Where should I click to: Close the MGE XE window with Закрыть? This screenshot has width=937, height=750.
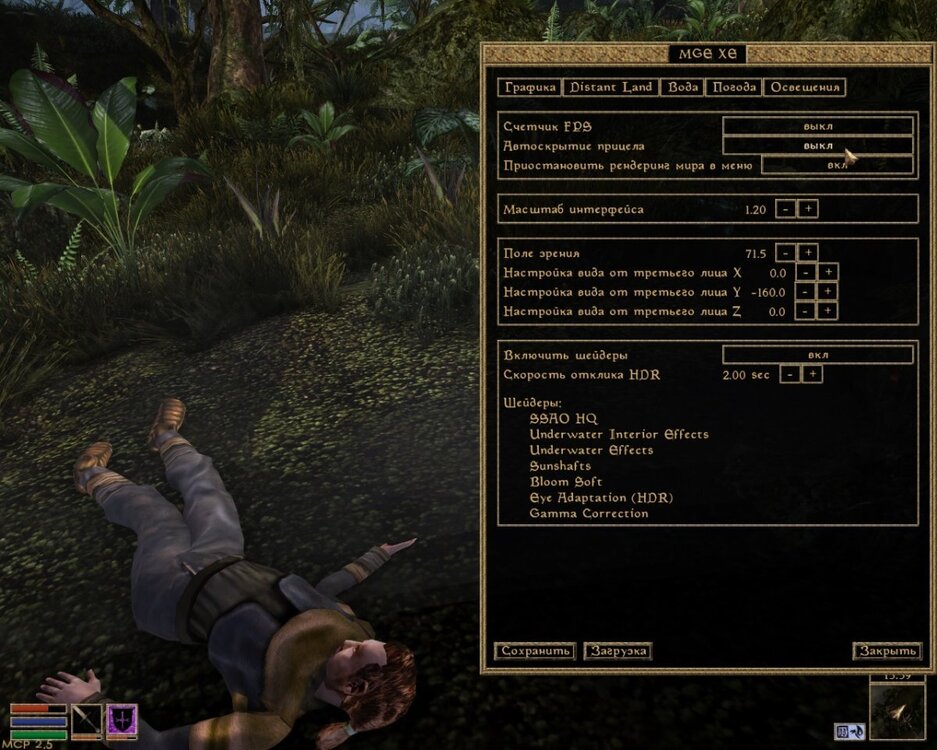tap(886, 651)
